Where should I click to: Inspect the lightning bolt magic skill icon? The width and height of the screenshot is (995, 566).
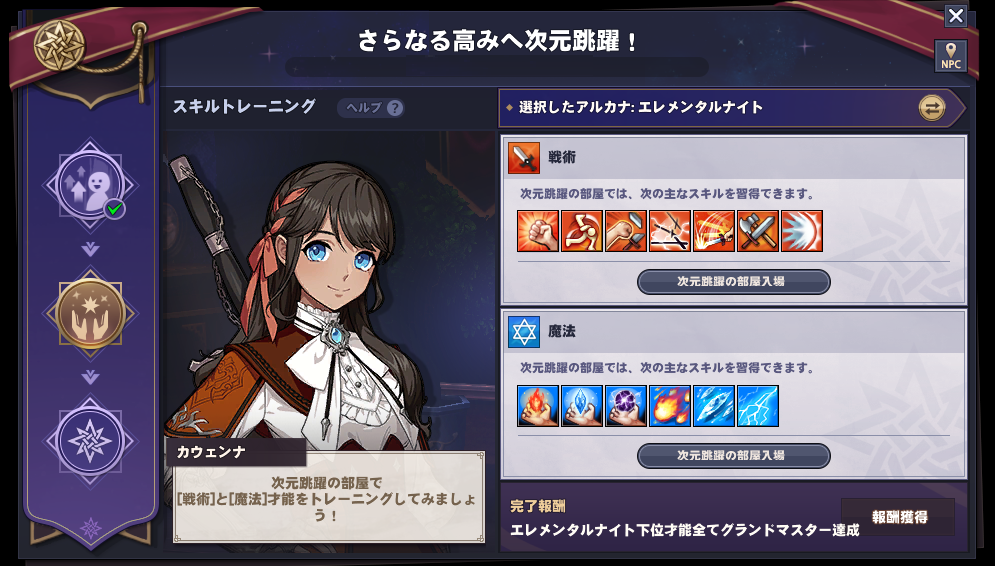click(758, 406)
